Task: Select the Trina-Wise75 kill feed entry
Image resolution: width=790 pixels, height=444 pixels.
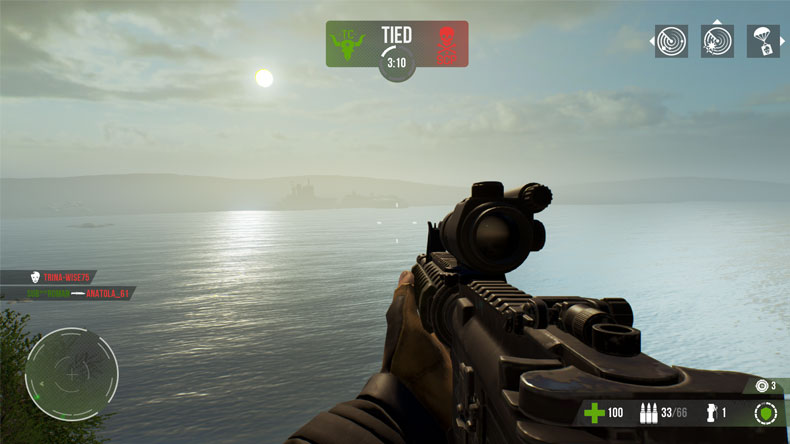Action: point(60,277)
